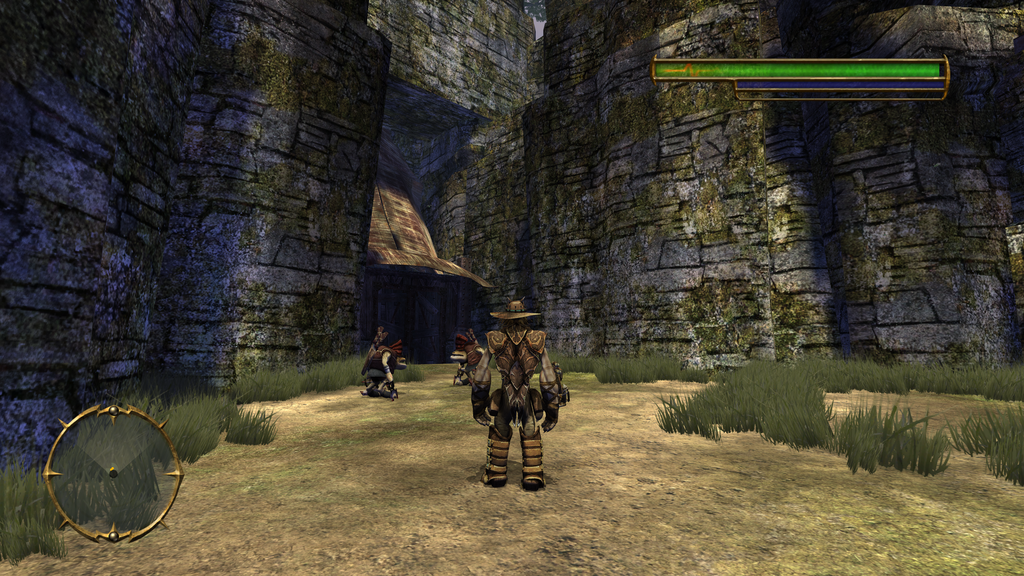Click the circular compass minimap
Viewport: 1024px width, 576px height.
tap(113, 472)
